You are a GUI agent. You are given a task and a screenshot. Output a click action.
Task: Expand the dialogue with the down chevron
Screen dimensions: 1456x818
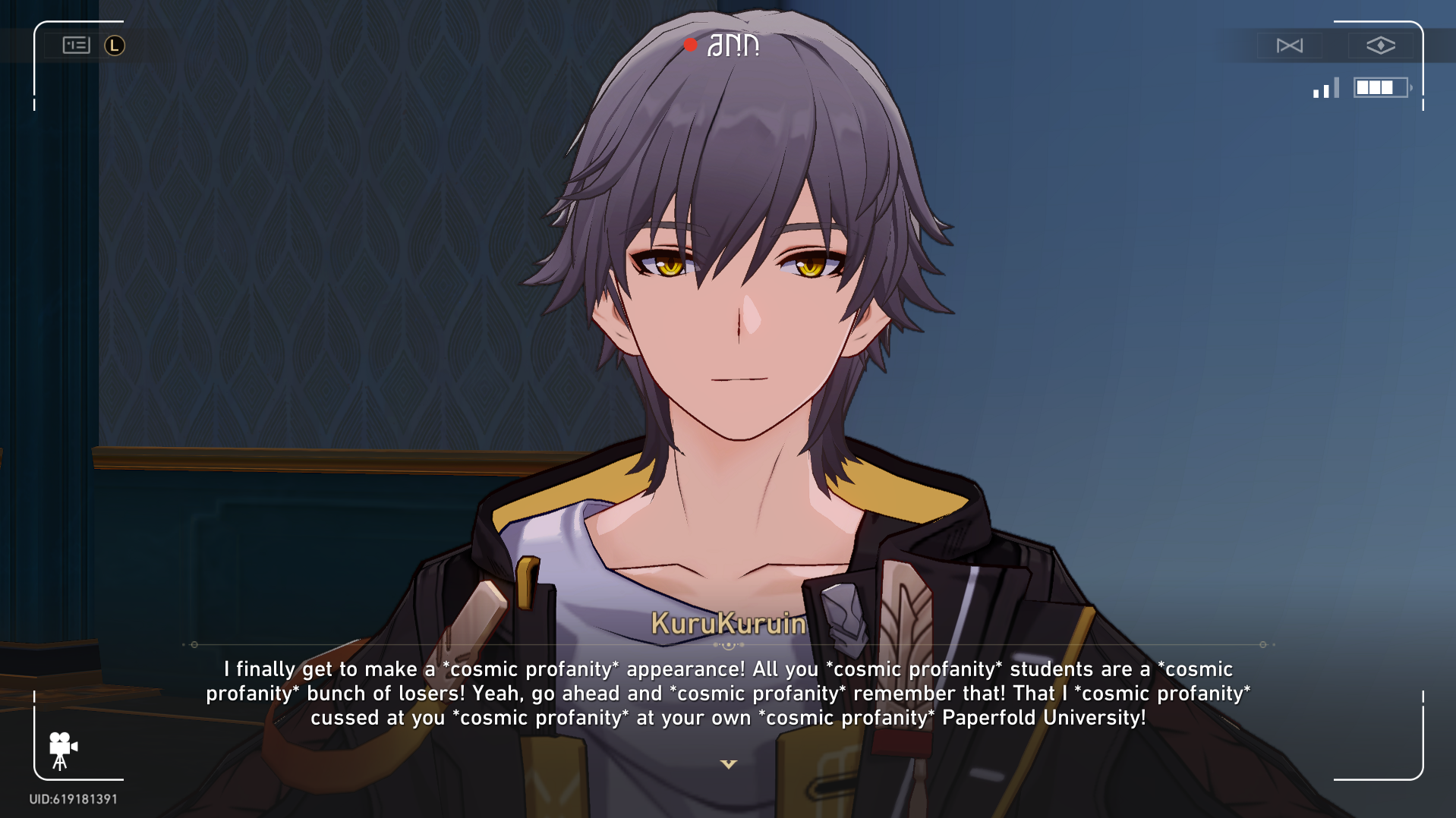click(728, 765)
